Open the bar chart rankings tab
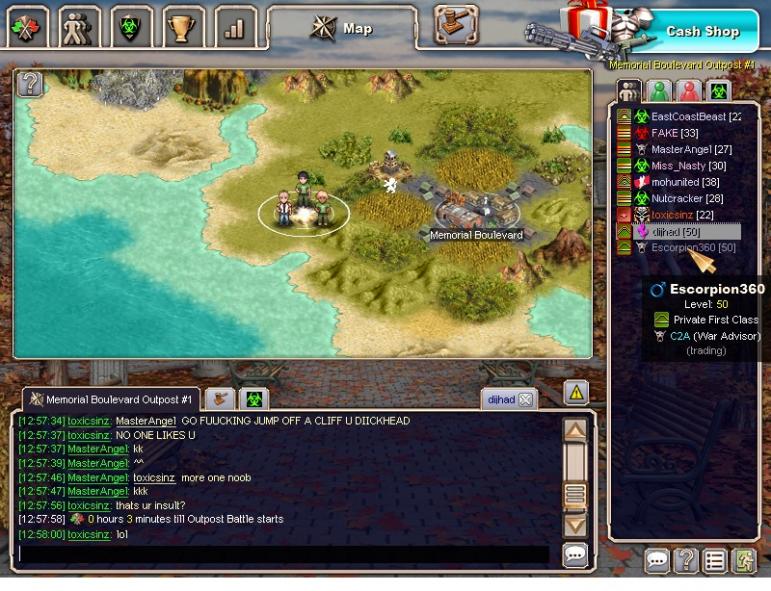Viewport: 771px width, 591px height. click(235, 28)
